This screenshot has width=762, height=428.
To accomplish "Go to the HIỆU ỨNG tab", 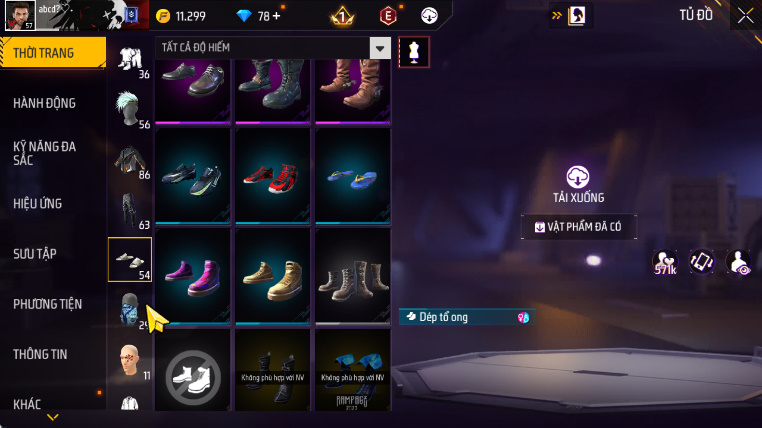I will 38,203.
